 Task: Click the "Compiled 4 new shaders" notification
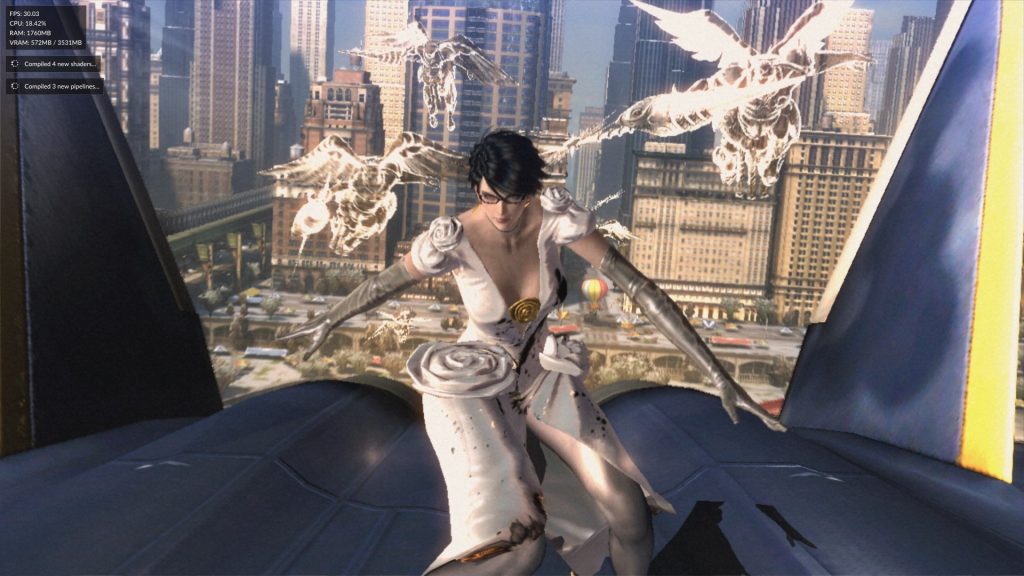tap(54, 64)
